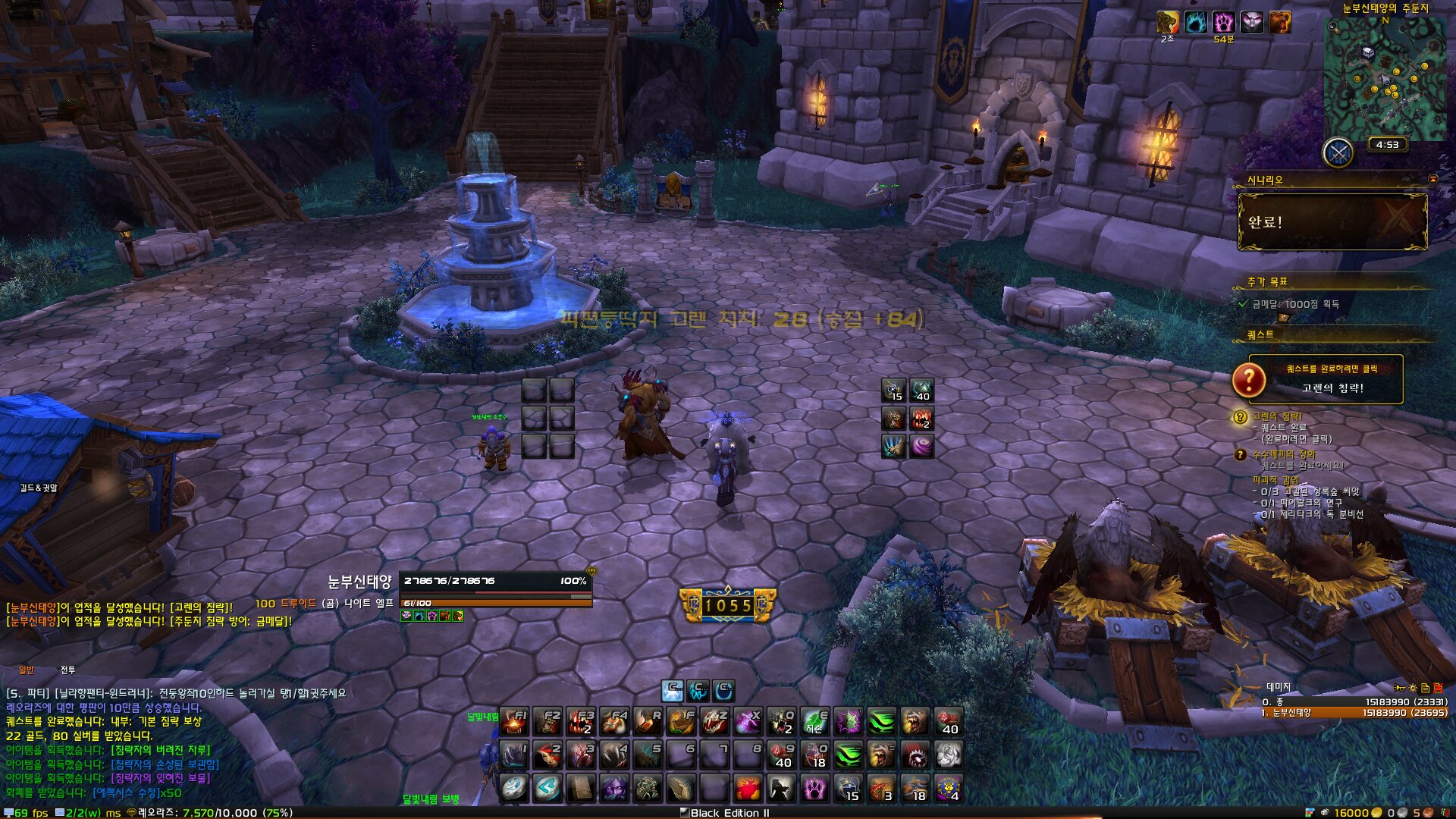The image size is (1456, 819).
Task: Switch to the 전투 chat tab
Action: pos(67,670)
